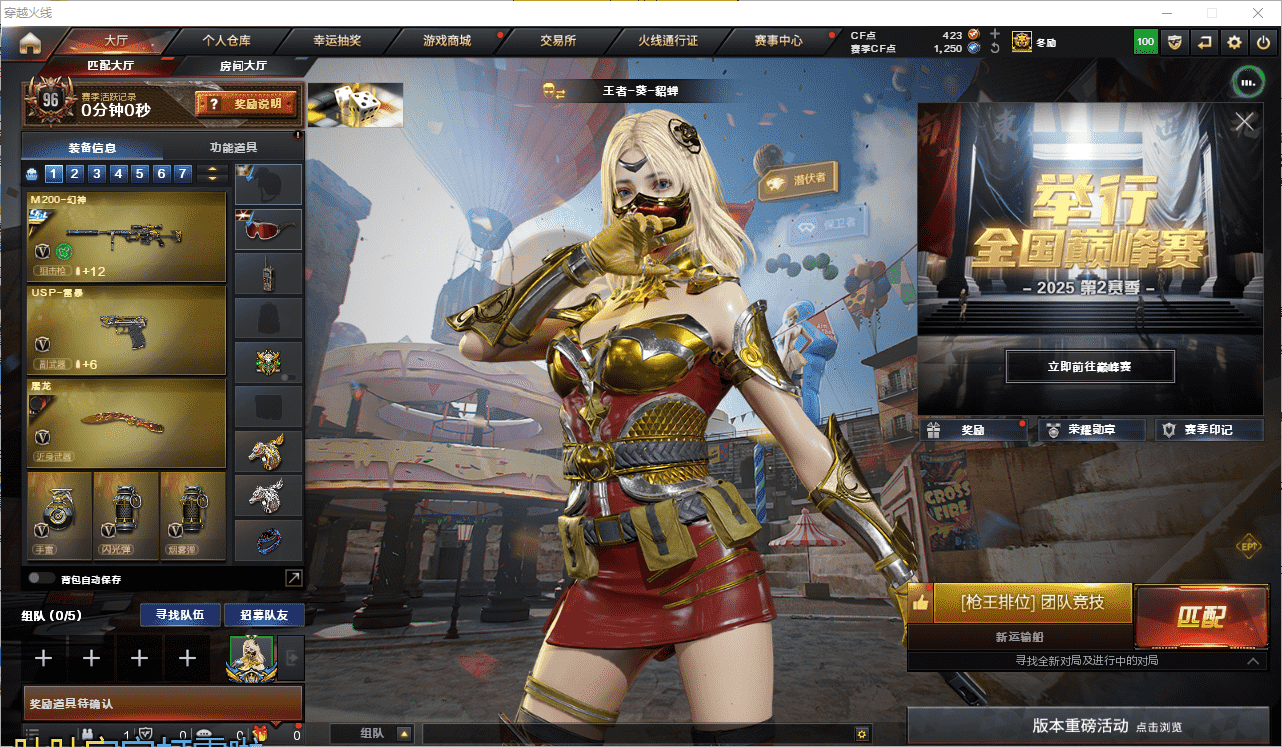Switch to the 功能道具 tab
1282x747 pixels.
(x=233, y=148)
